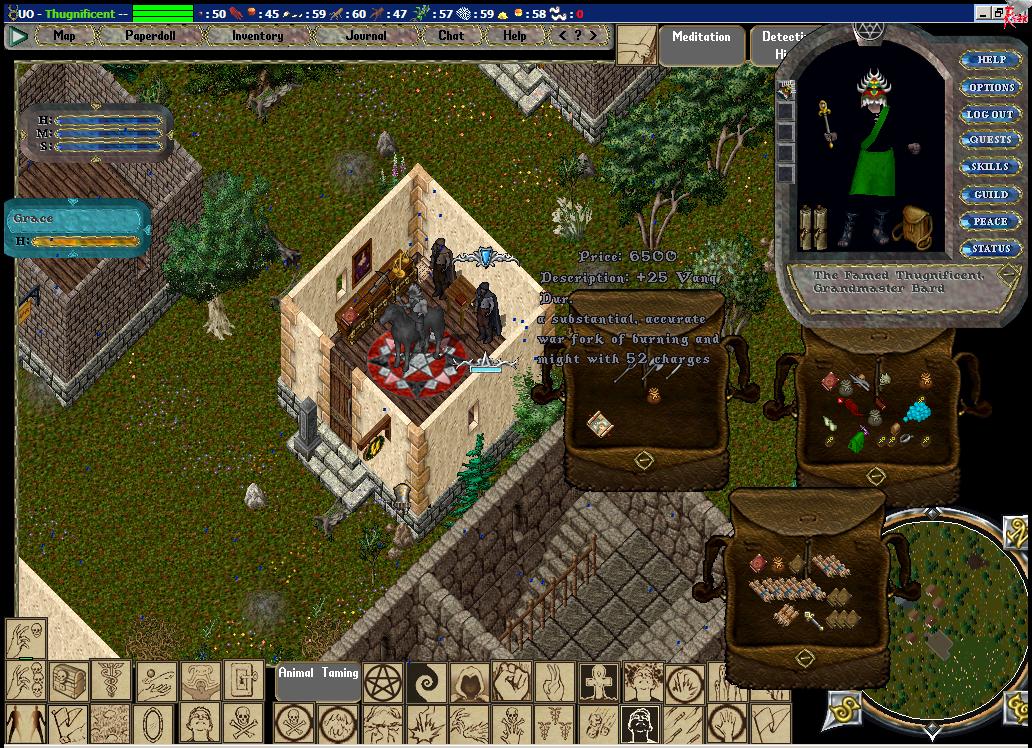The width and height of the screenshot is (1032, 748).
Task: Open the Help menu in top bar
Action: click(514, 36)
